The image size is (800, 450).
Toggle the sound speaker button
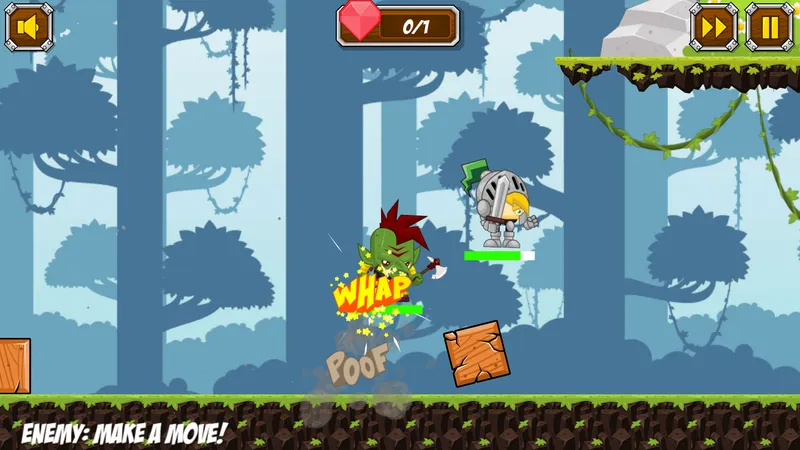29,27
